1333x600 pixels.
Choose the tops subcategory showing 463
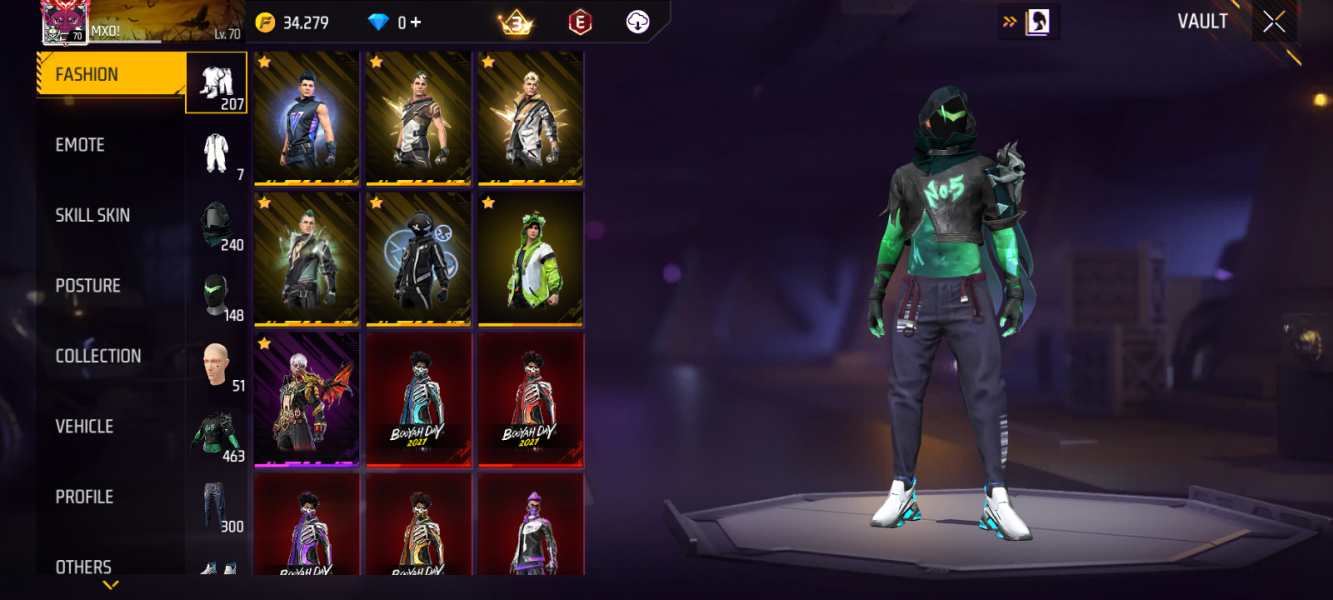point(217,437)
